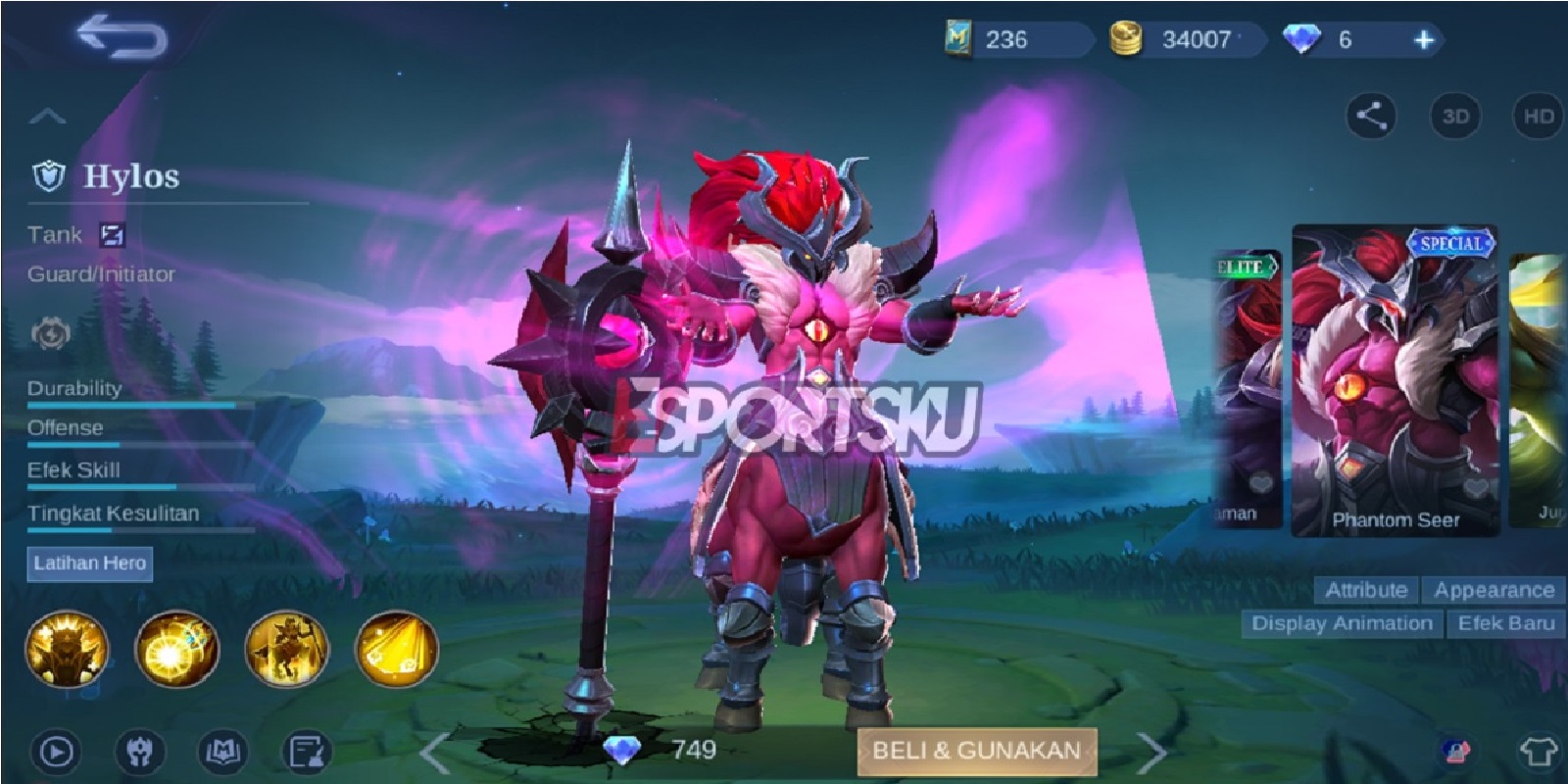
Task: Go to previous skin with left arrow
Action: pos(436,752)
